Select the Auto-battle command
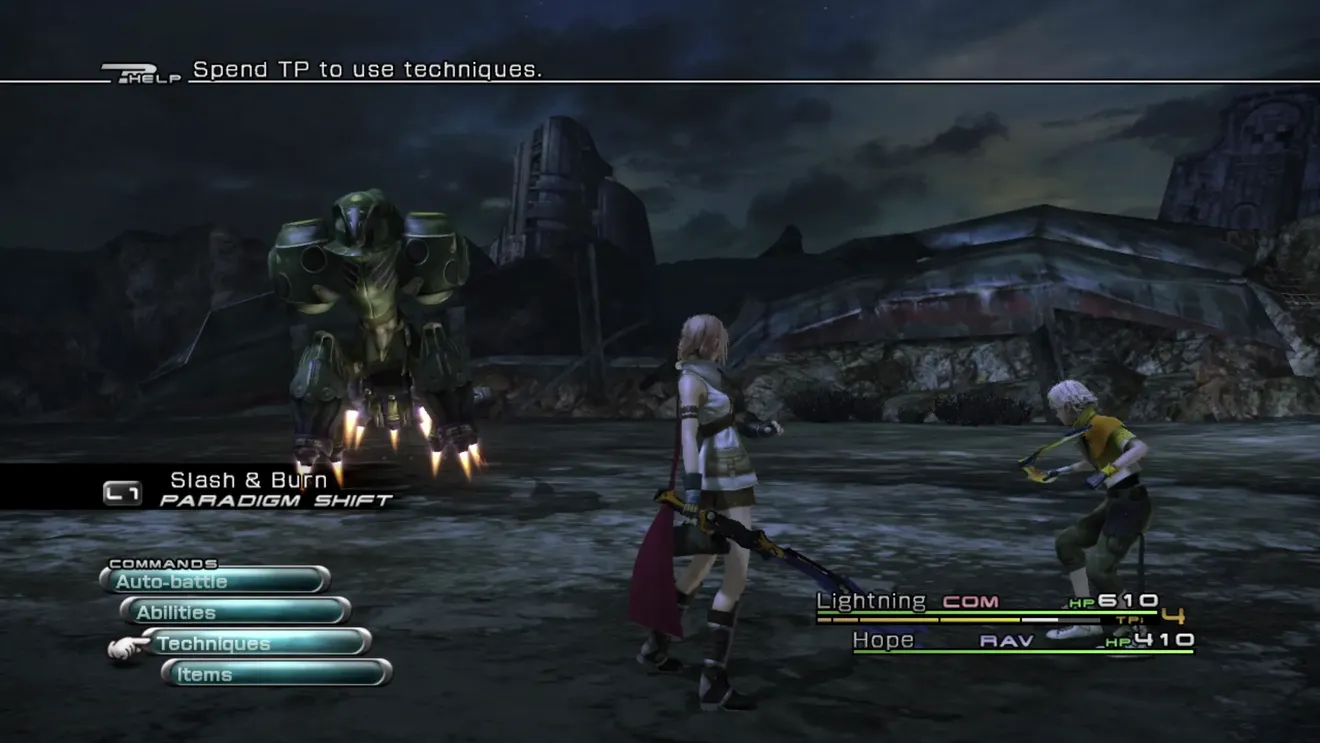 coord(215,581)
